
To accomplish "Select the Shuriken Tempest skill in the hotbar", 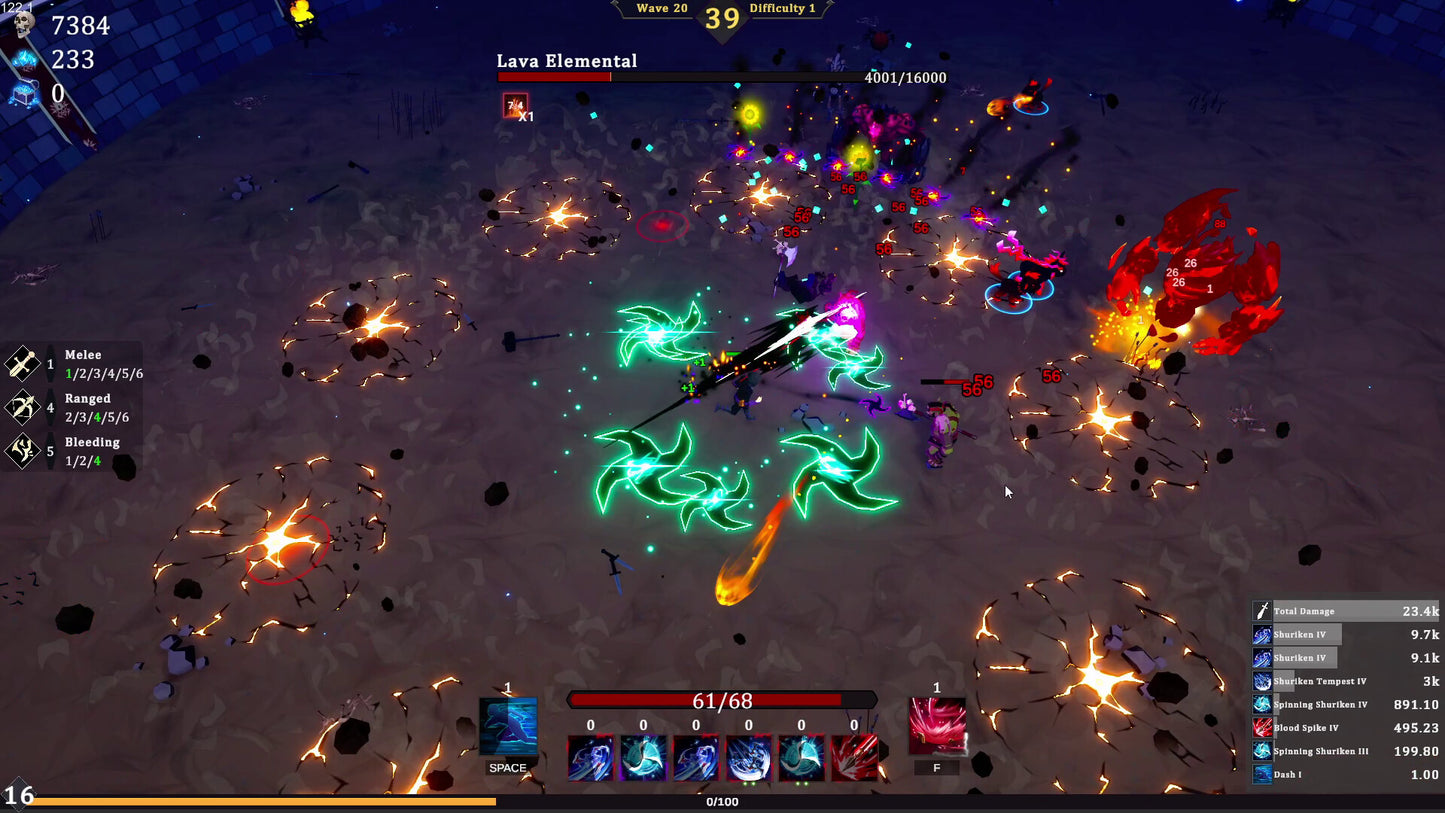I will click(749, 758).
